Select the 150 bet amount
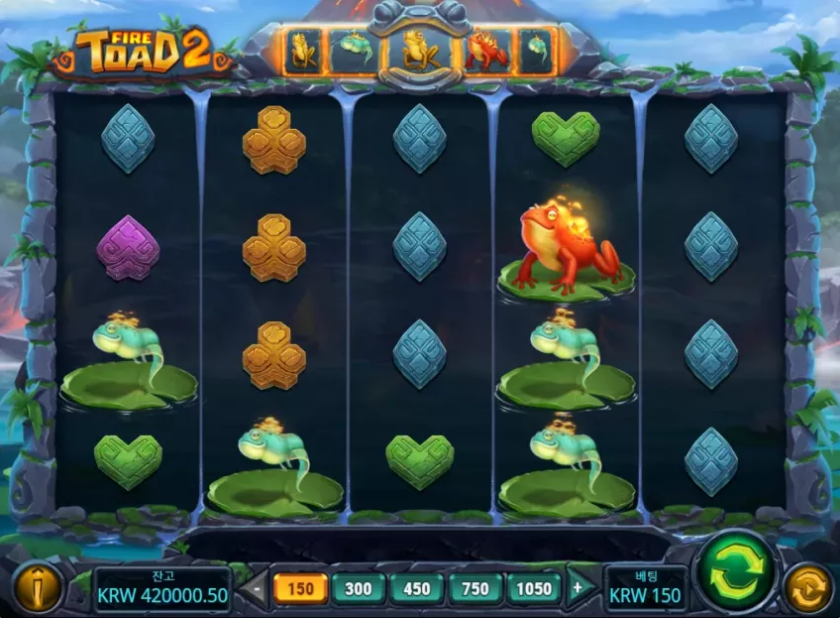840x618 pixels. coord(300,588)
